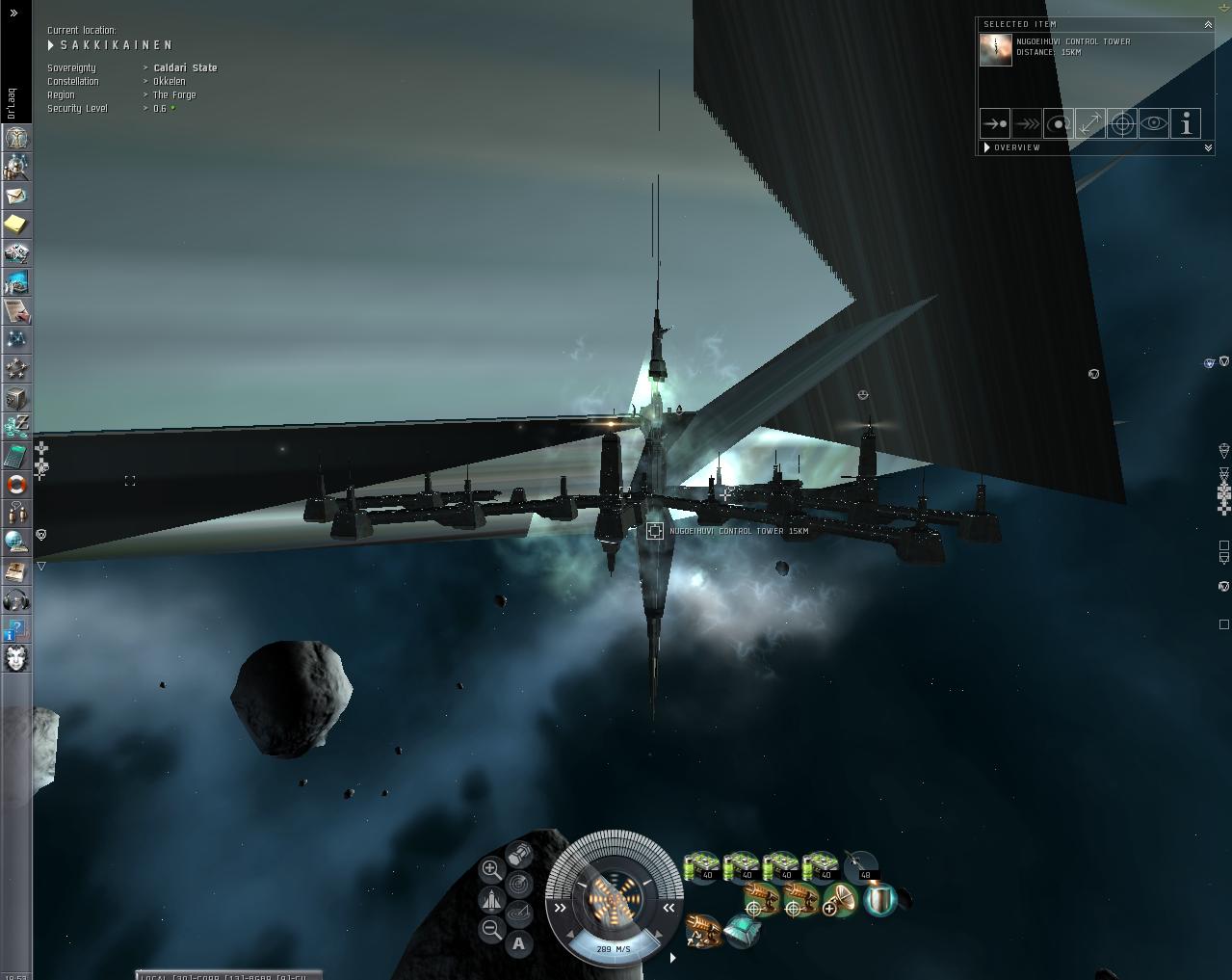
Task: Open the cargo hold button
Action: (519, 854)
